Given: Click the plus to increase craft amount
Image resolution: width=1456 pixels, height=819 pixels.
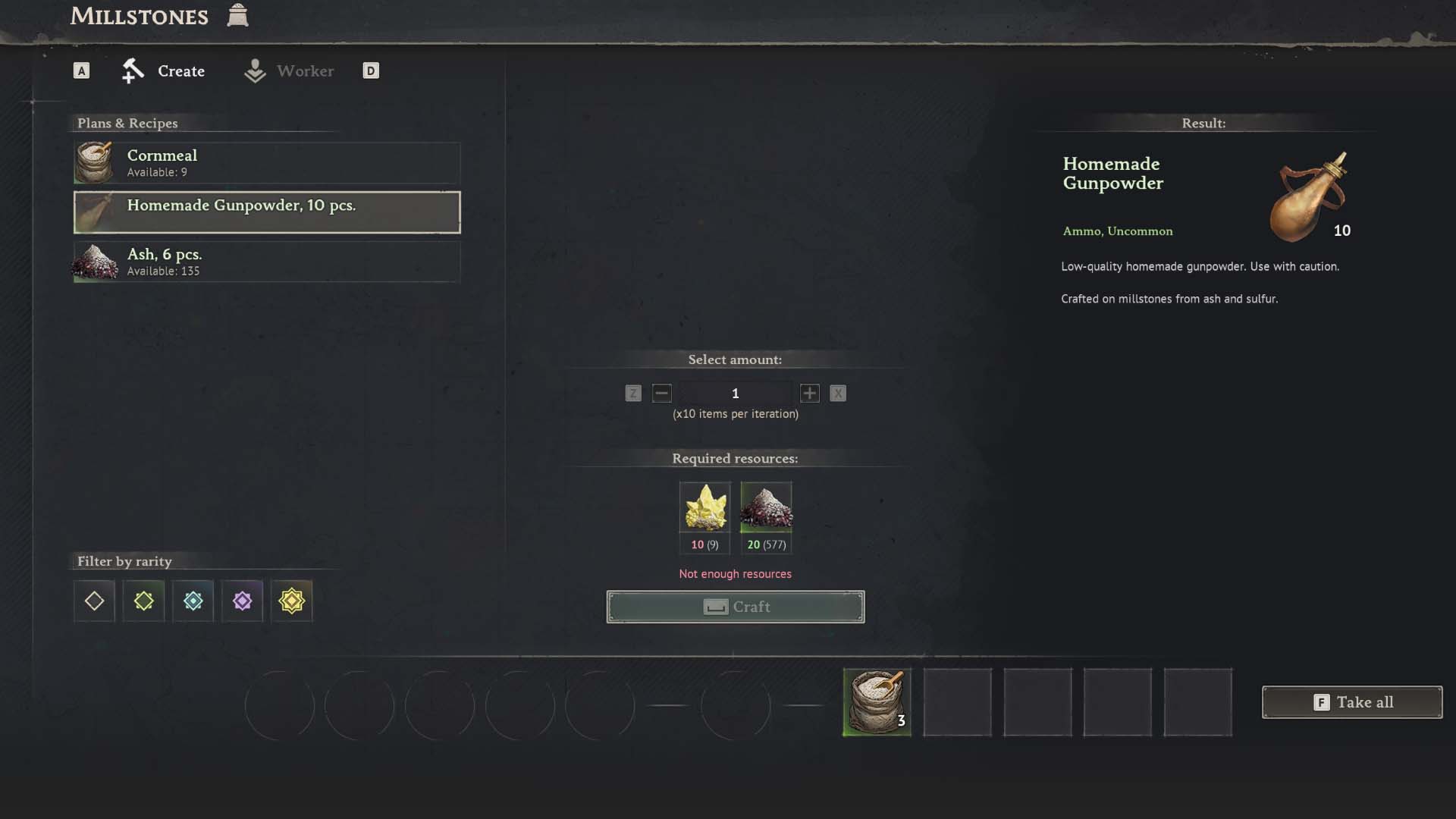Looking at the screenshot, I should click(808, 394).
